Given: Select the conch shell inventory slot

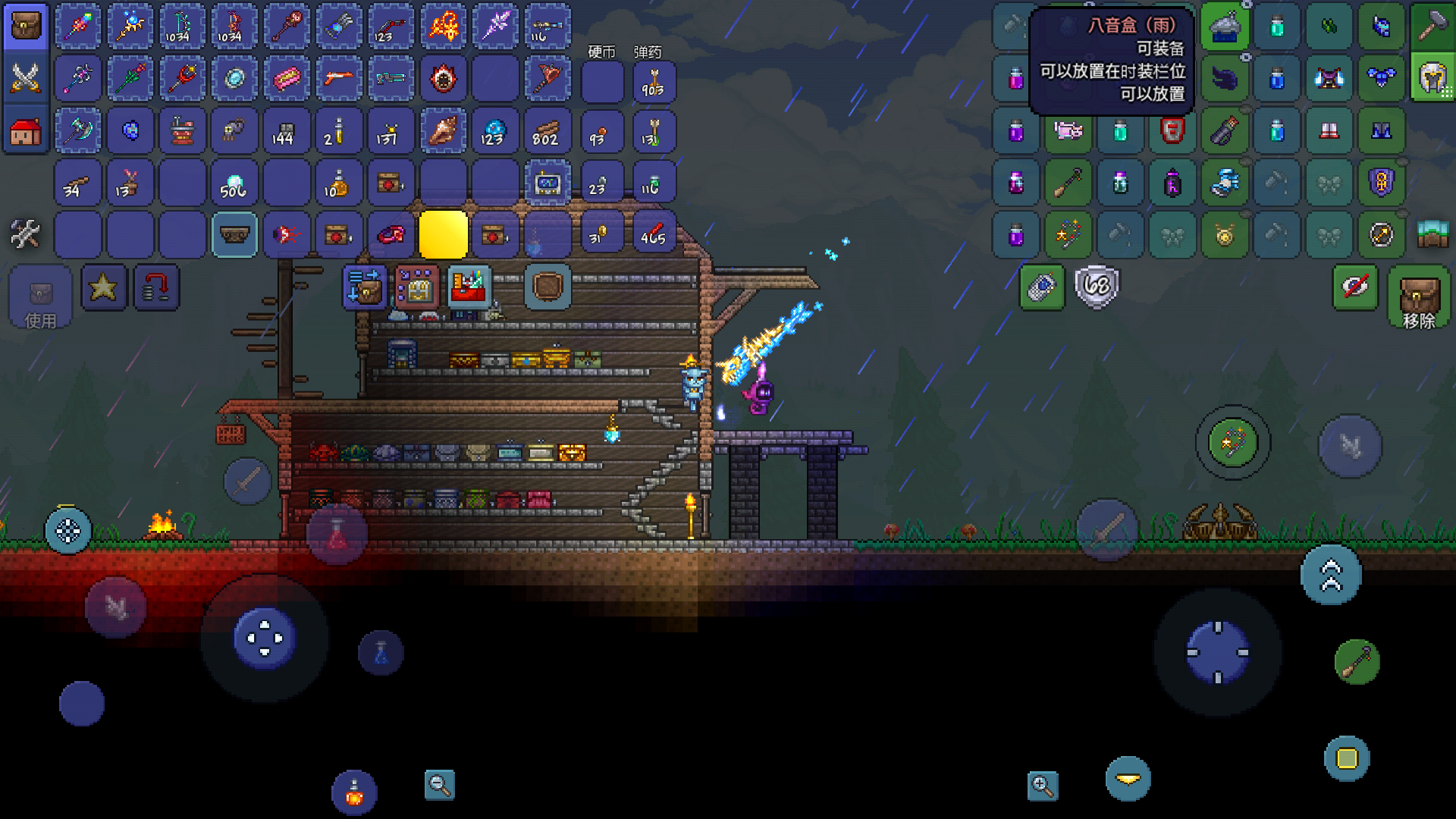Looking at the screenshot, I should [x=443, y=131].
